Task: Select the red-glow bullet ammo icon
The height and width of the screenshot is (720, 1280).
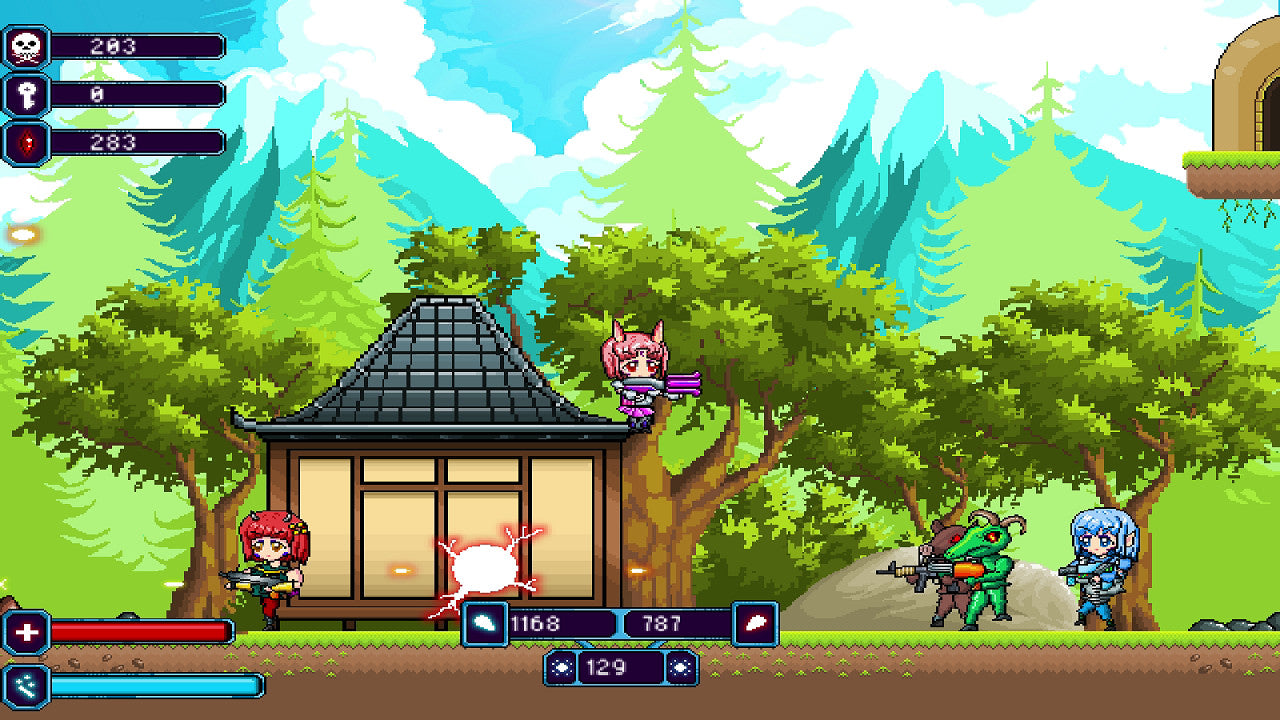Action: 755,624
